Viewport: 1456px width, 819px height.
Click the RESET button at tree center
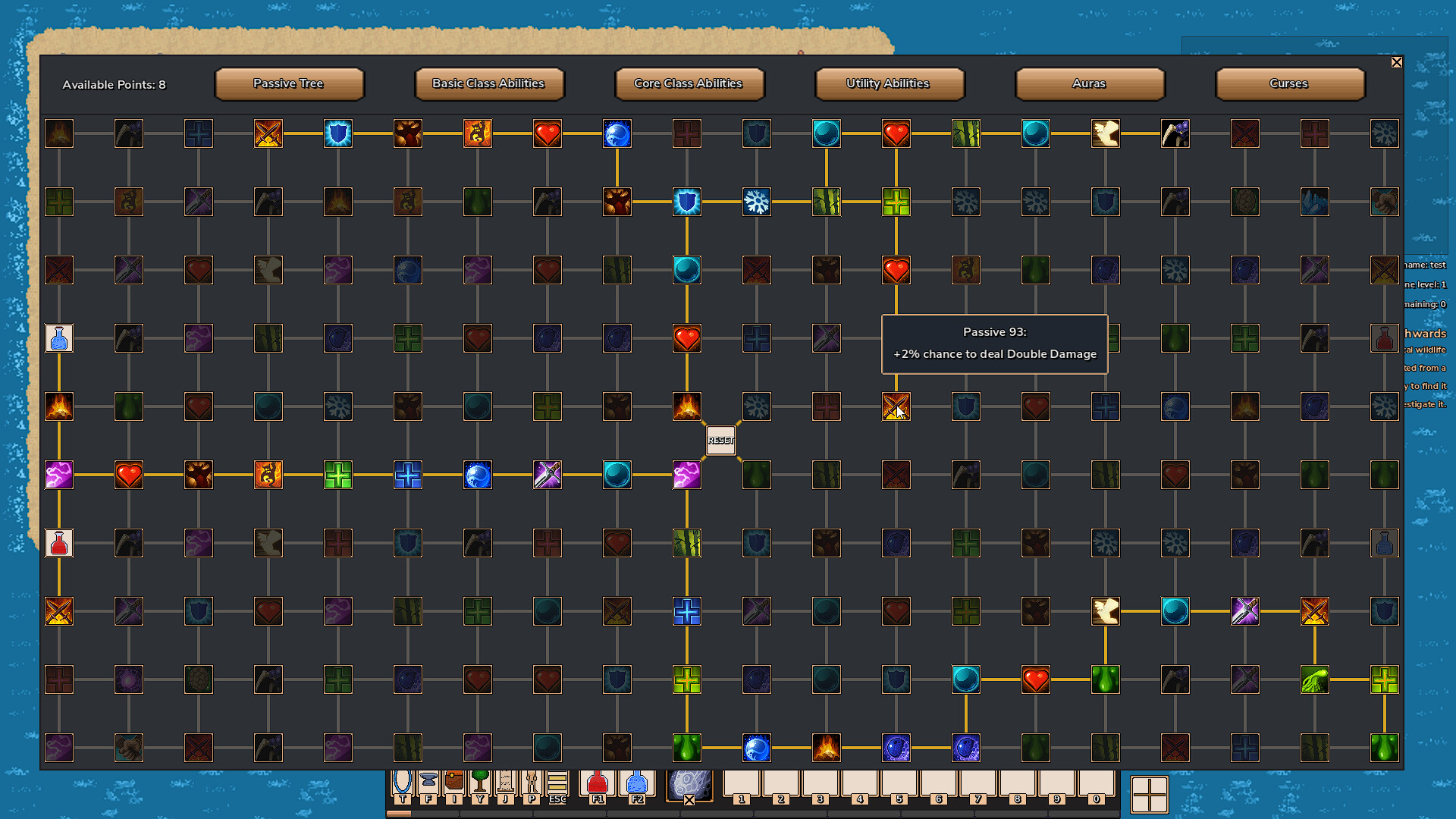pos(720,440)
